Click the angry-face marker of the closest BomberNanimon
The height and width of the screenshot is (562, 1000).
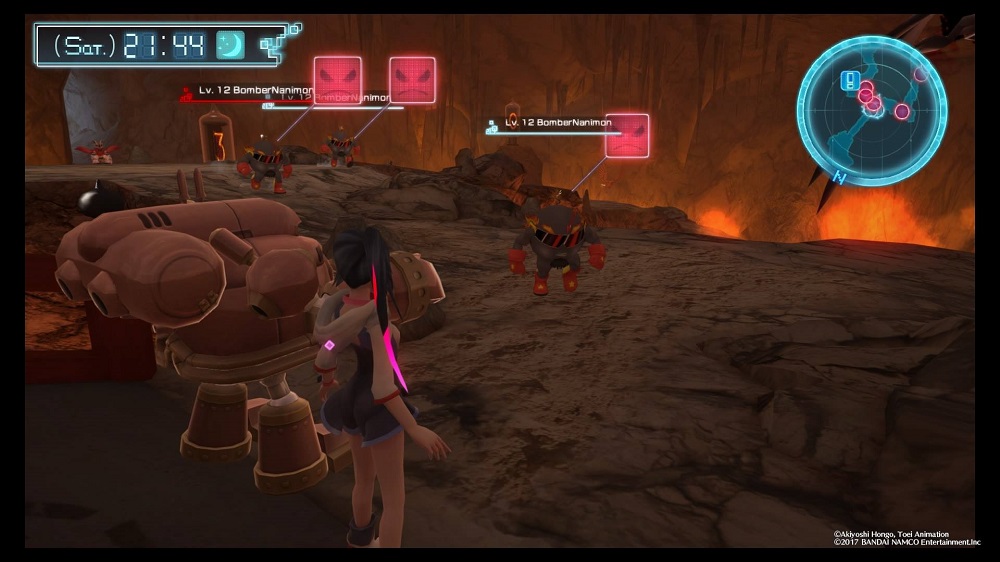[627, 135]
